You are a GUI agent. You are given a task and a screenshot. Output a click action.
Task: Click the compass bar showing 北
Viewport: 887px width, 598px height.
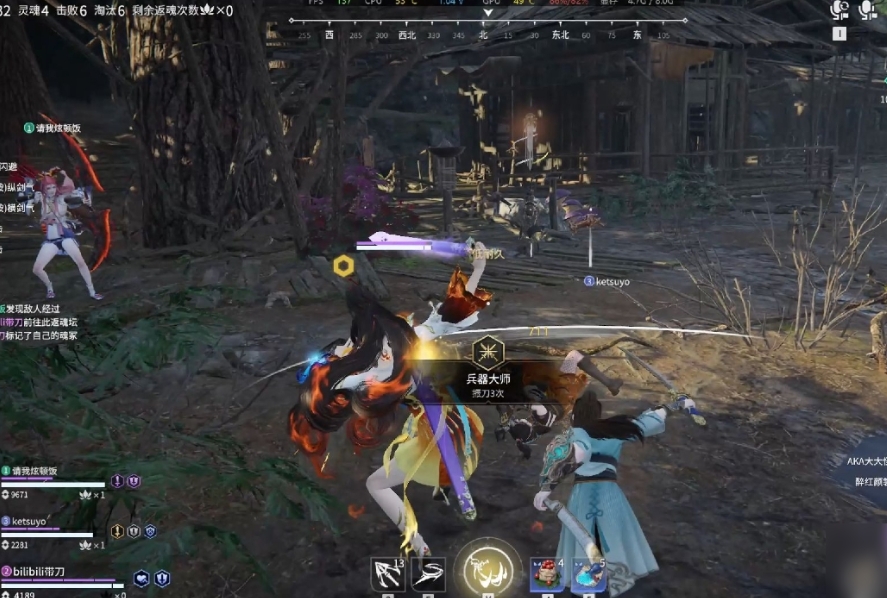pos(484,34)
